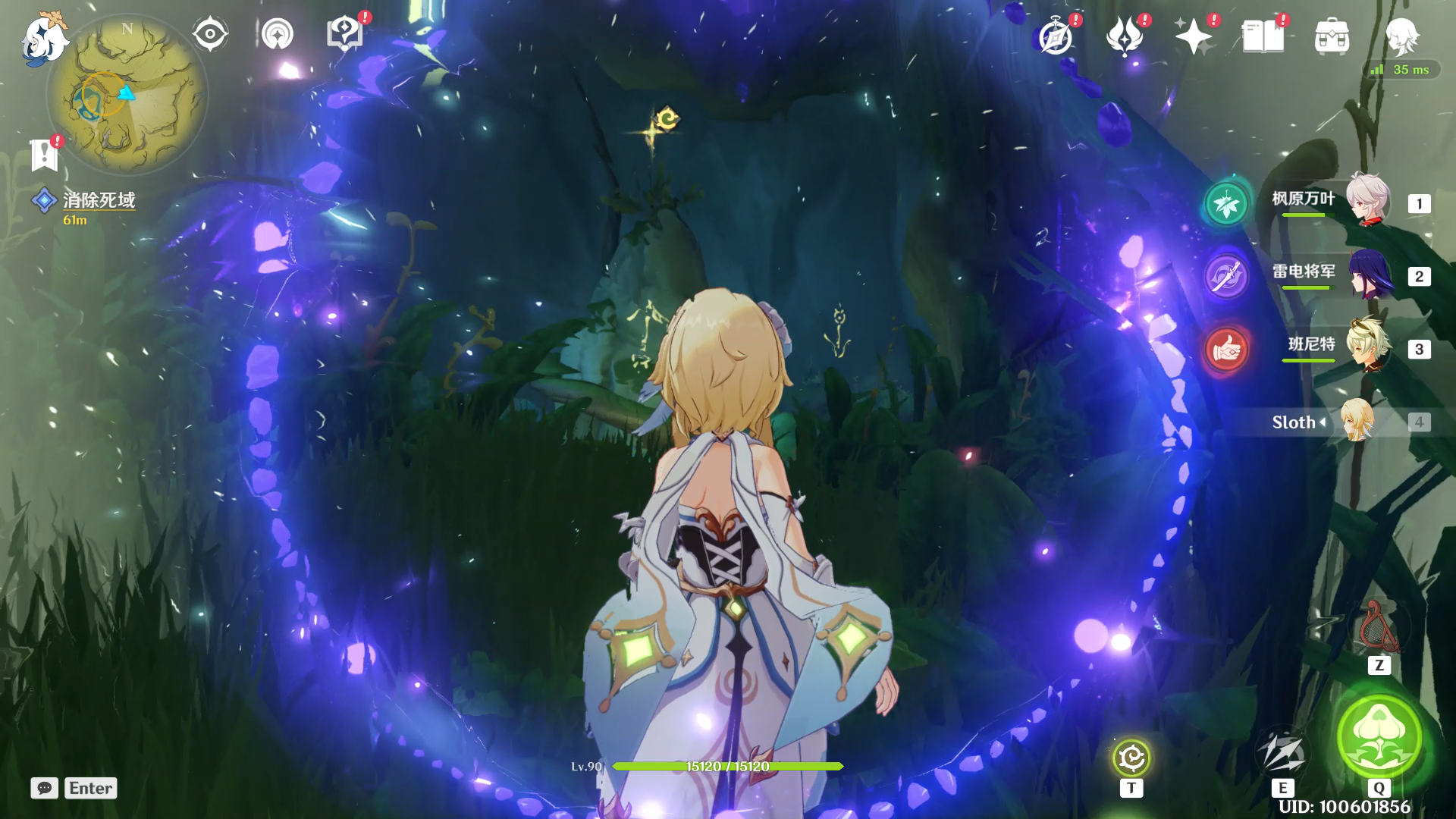This screenshot has width=1456, height=819.
Task: Open the battle pass icon
Action: [x=1125, y=36]
